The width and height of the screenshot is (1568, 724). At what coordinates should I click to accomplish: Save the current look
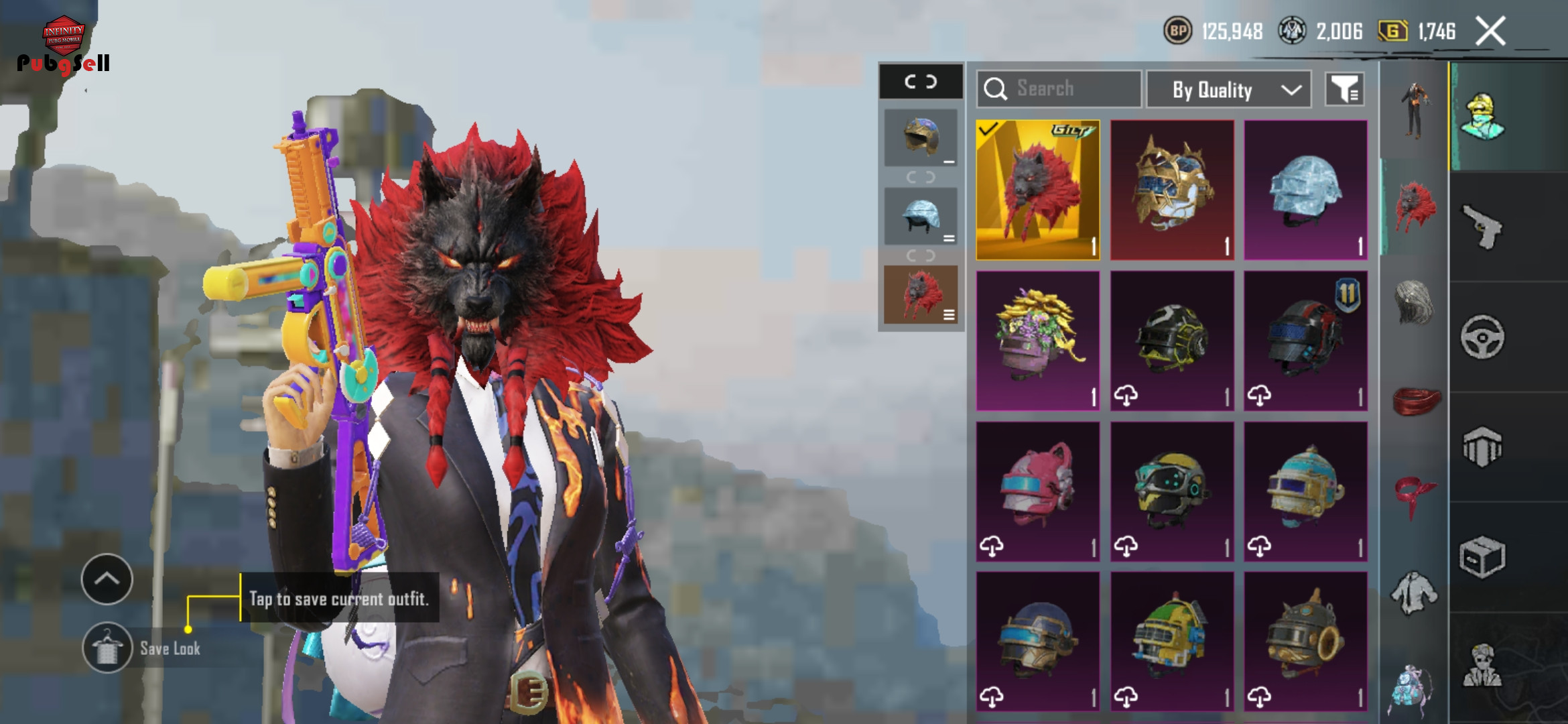tap(107, 648)
